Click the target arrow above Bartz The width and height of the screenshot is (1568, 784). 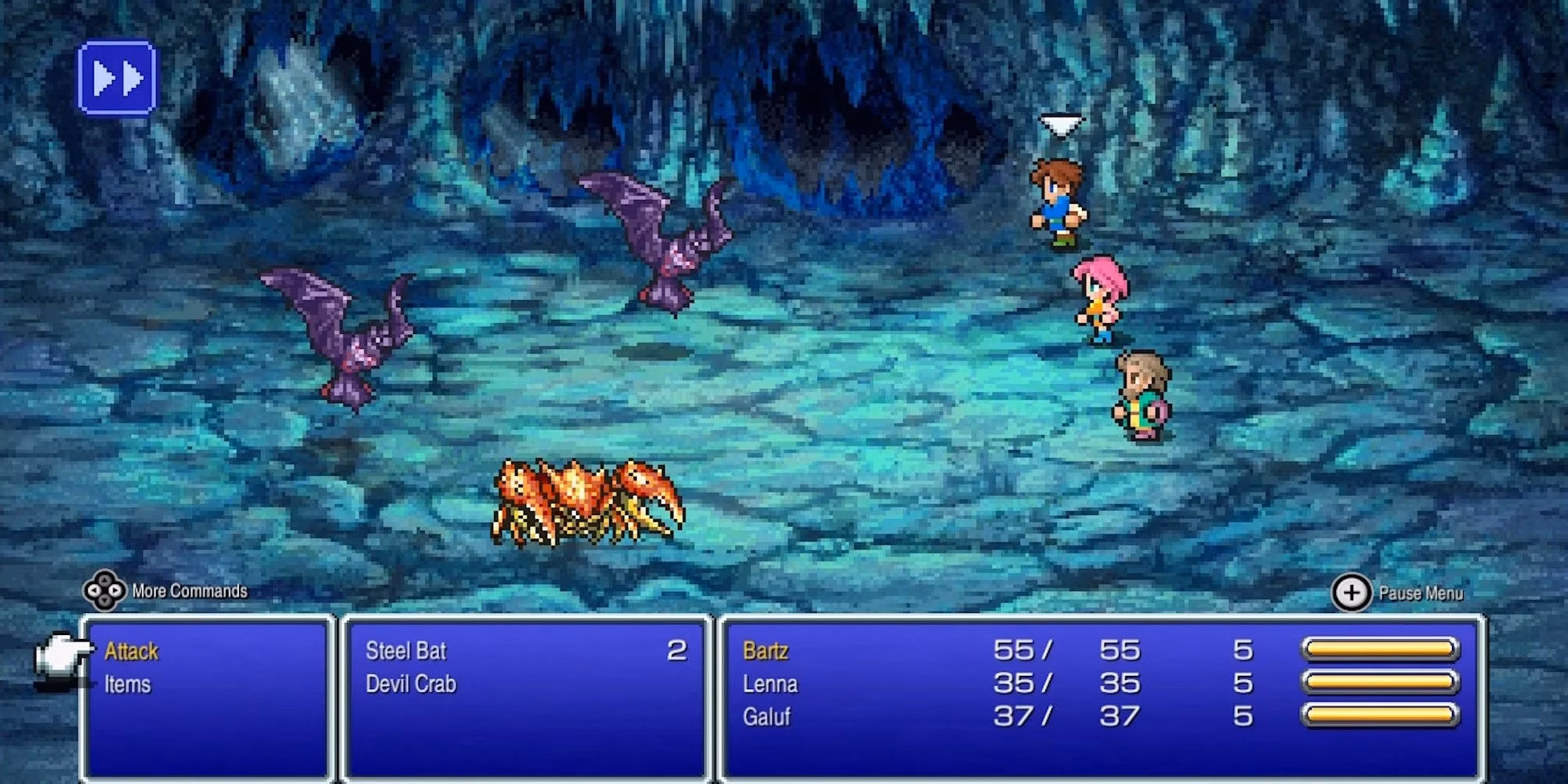pyautogui.click(x=1062, y=124)
